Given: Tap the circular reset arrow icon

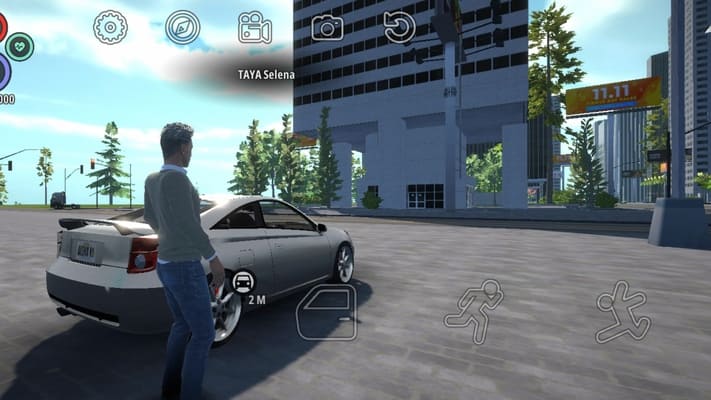Looking at the screenshot, I should [399, 27].
